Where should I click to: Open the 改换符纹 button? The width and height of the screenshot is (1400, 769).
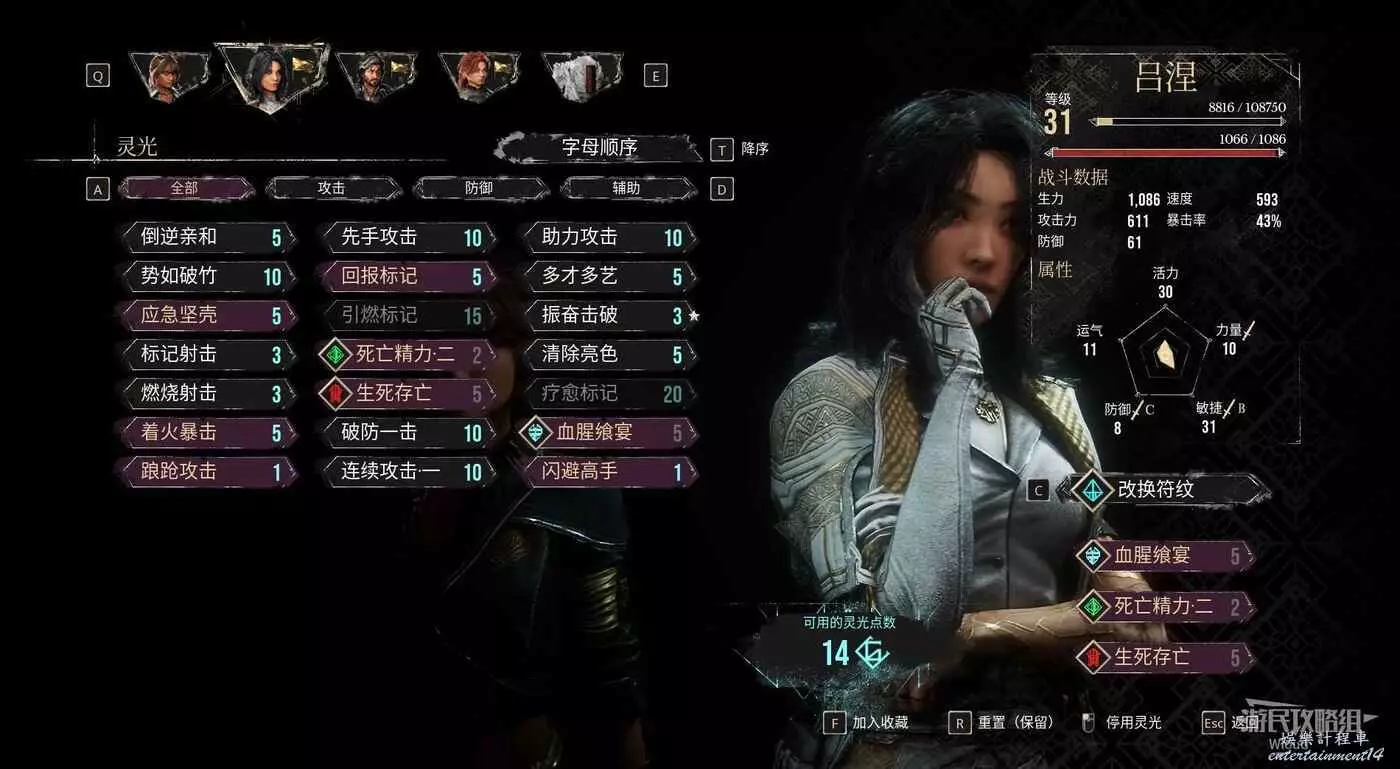(x=1165, y=490)
